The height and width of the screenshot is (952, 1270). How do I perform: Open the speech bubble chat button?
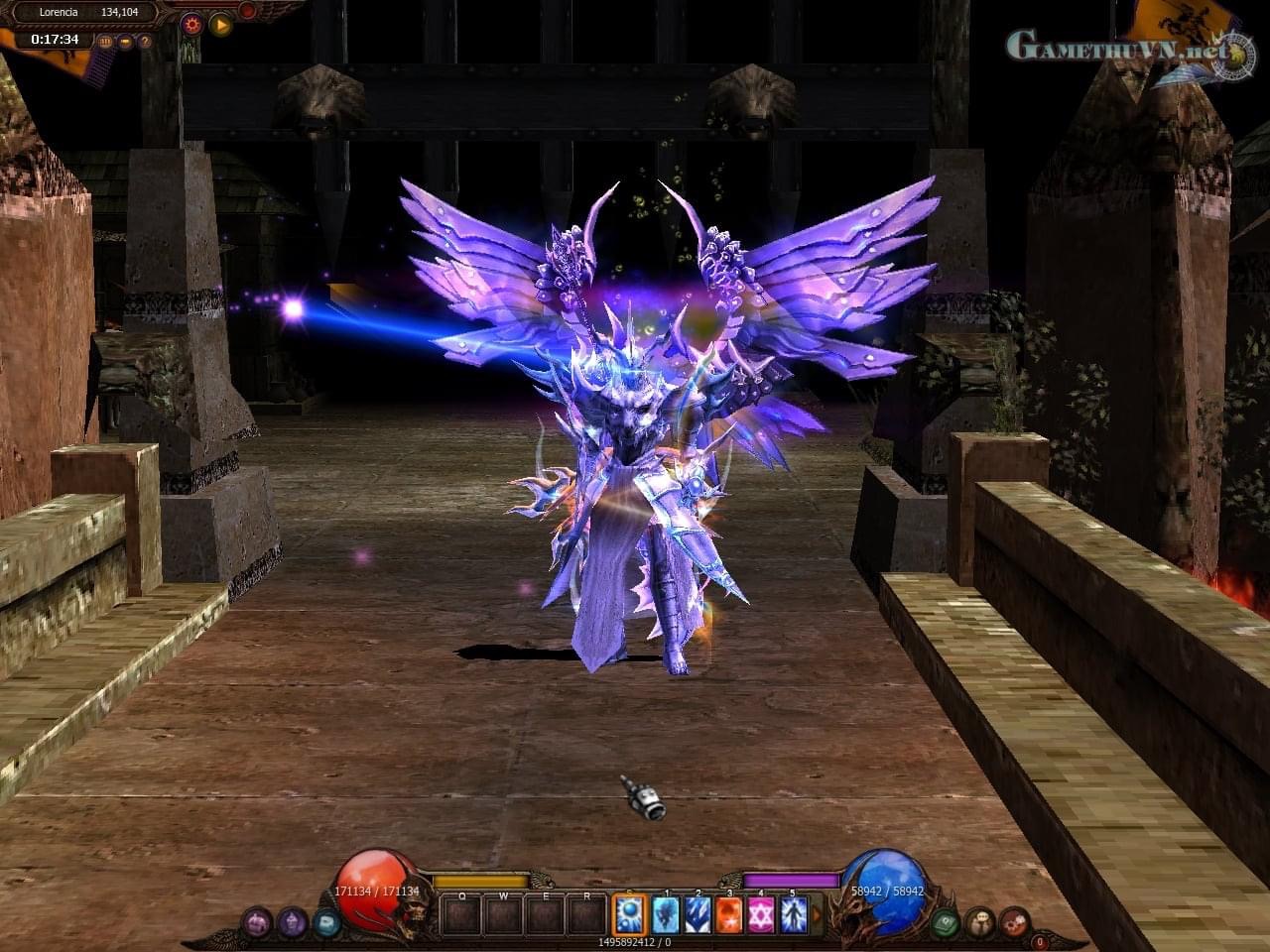(x=979, y=922)
